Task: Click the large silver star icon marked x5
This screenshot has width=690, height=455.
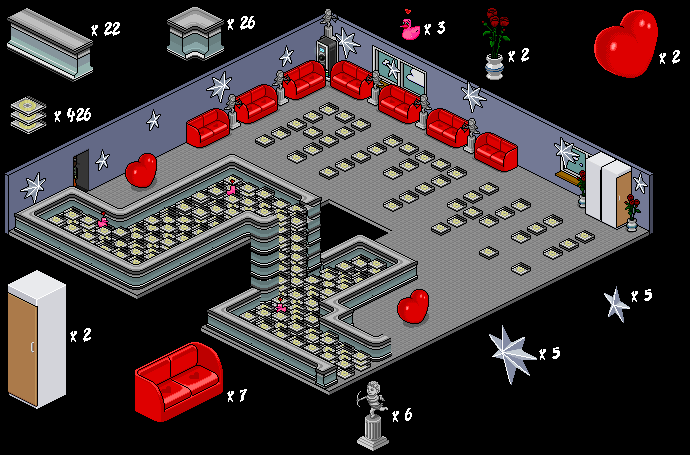Action: click(x=512, y=353)
